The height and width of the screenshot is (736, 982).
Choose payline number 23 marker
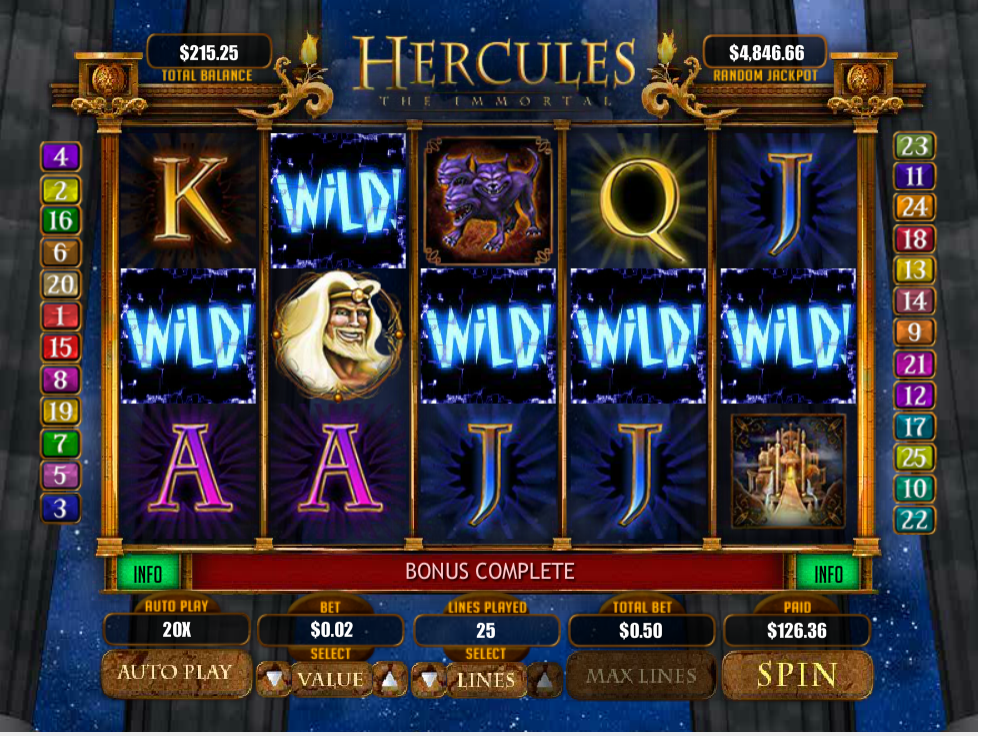914,147
